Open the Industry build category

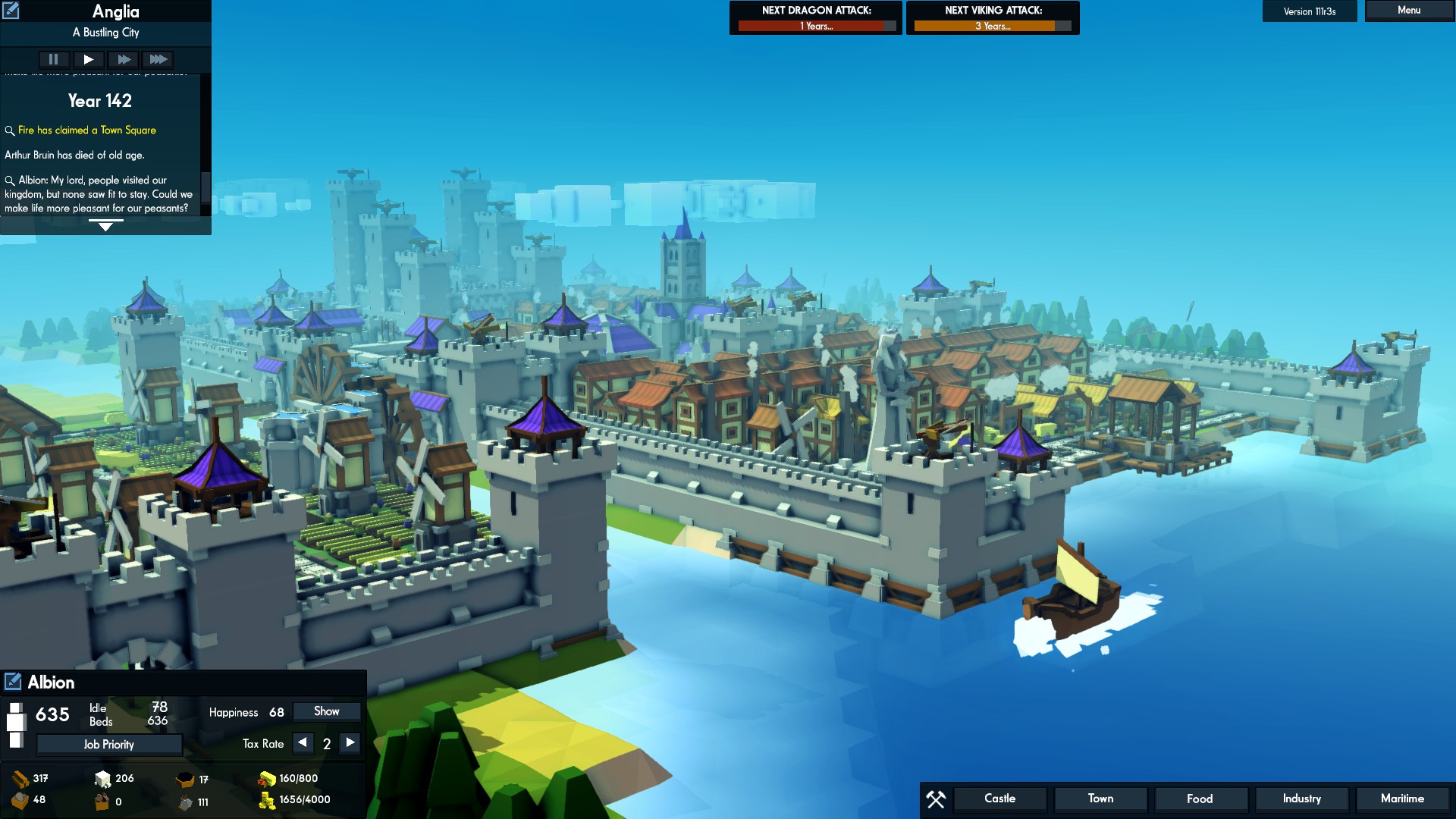point(1301,799)
